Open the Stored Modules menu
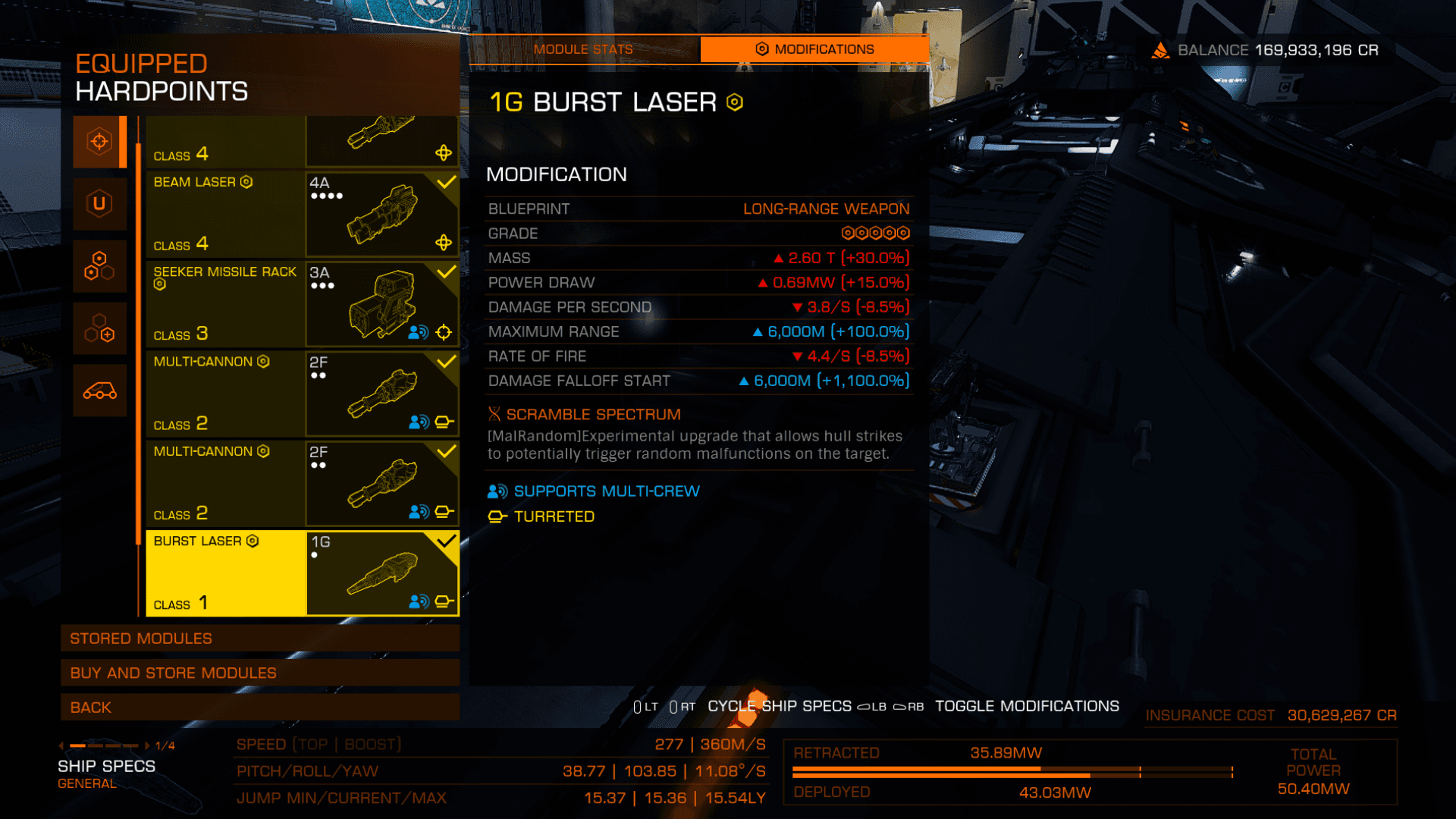 pyautogui.click(x=259, y=639)
